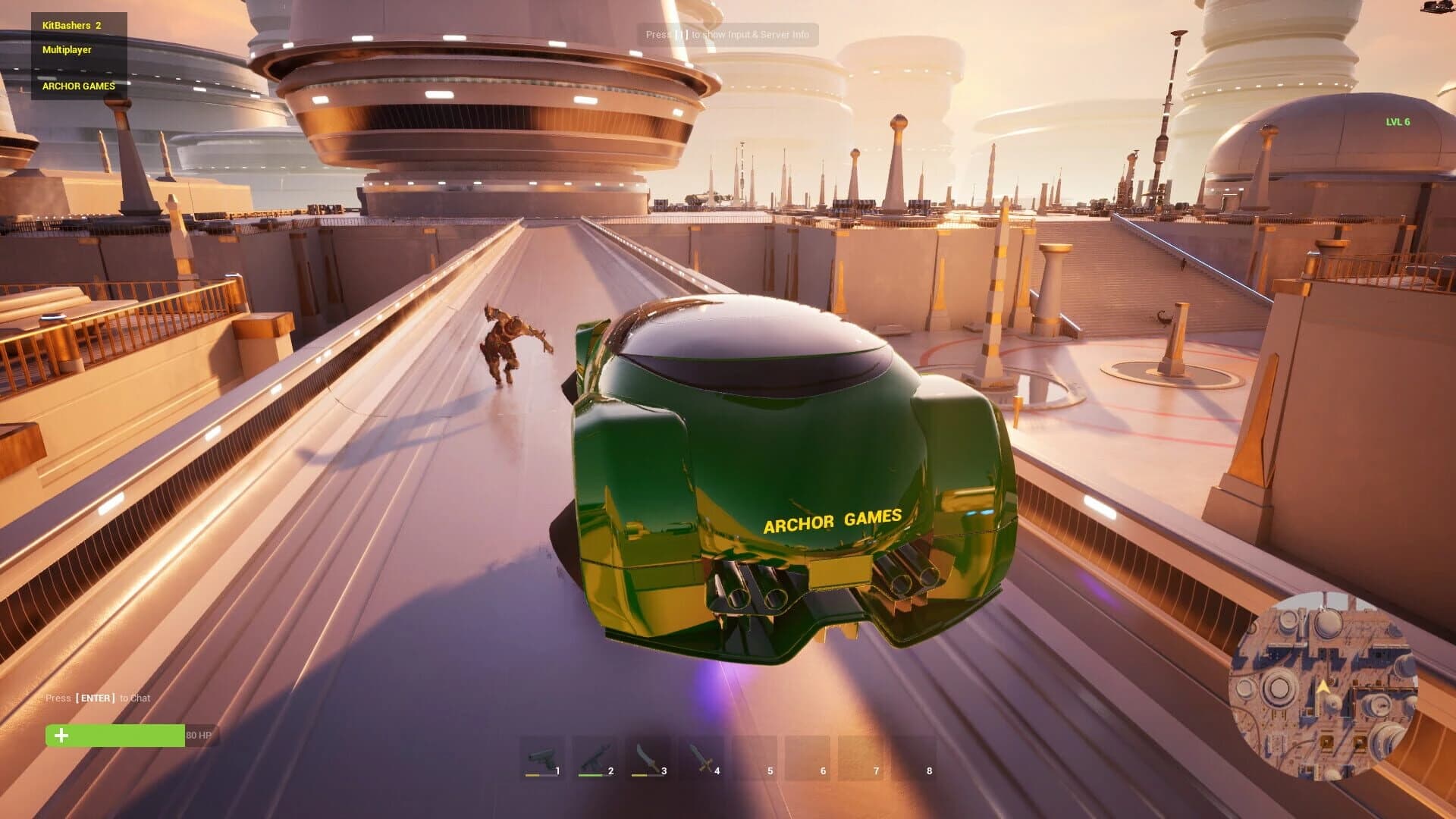The width and height of the screenshot is (1456, 819).
Task: Open the ARCHOR GAMES menu entry
Action: 78,86
